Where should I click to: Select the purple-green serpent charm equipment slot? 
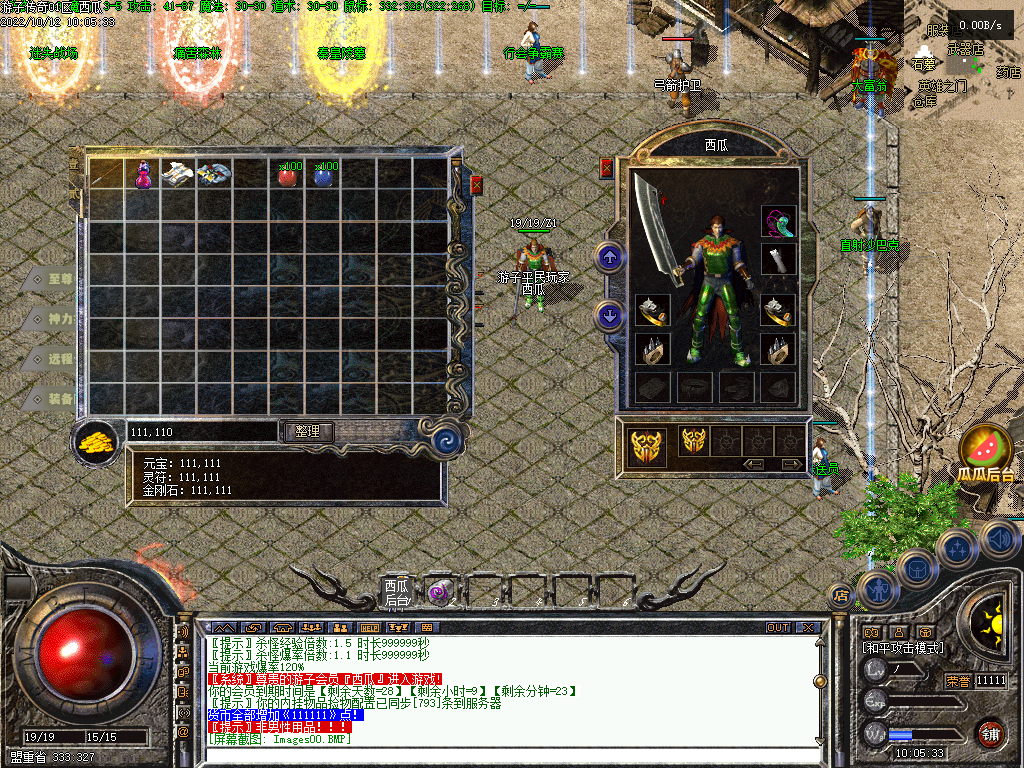777,222
